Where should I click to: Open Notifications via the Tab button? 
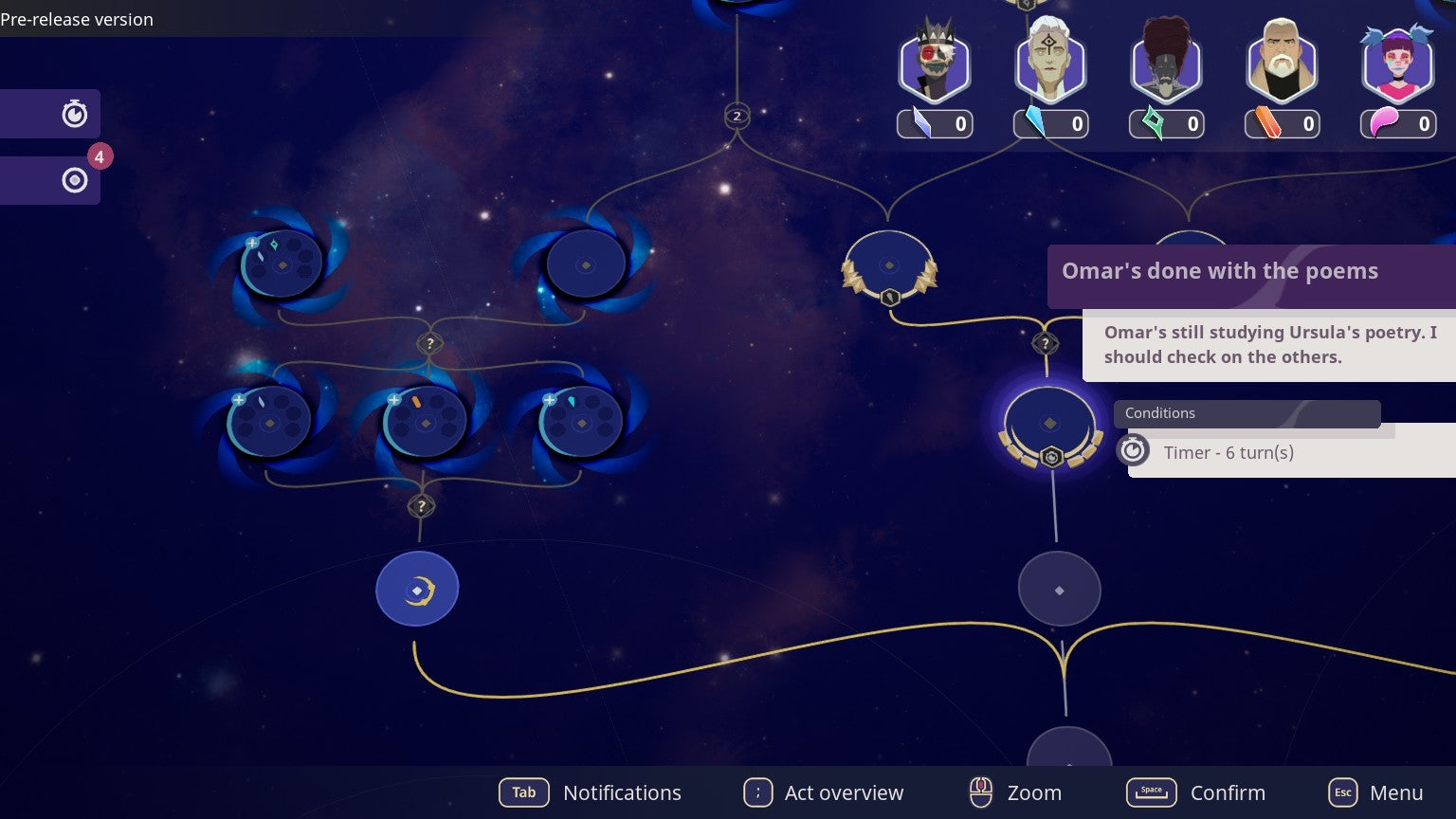click(524, 792)
